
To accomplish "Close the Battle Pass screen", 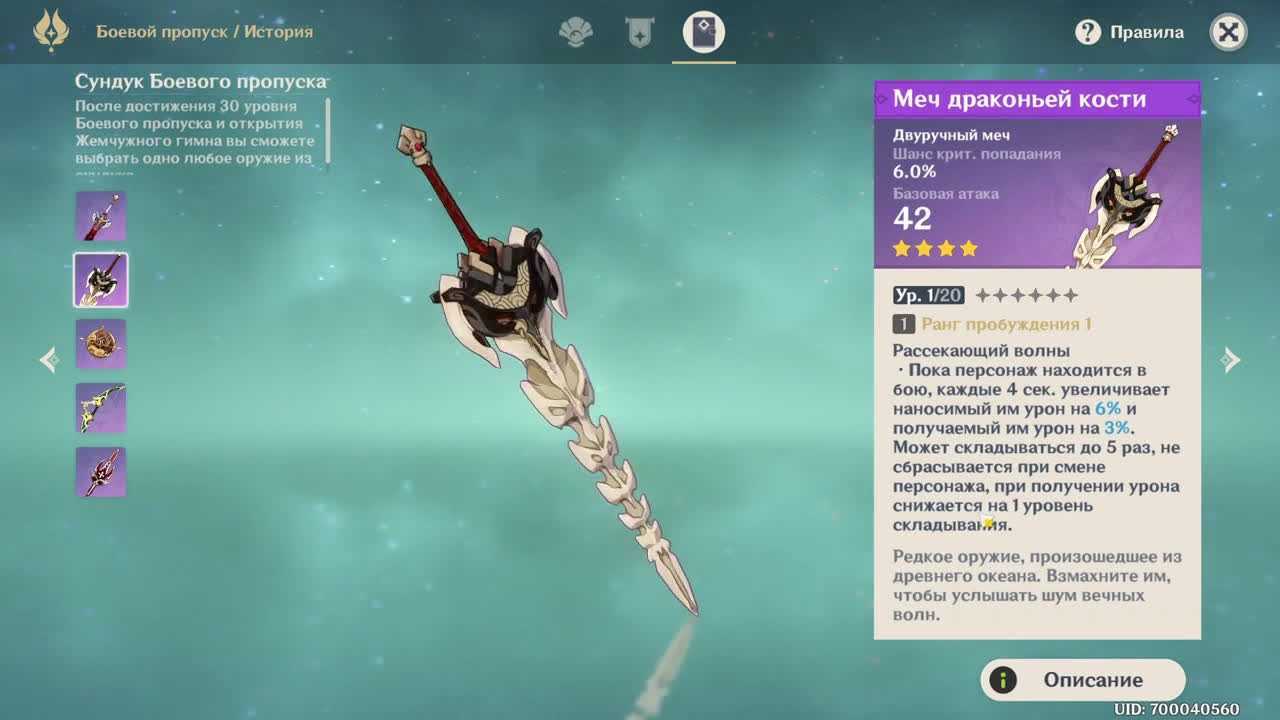I will (x=1228, y=33).
